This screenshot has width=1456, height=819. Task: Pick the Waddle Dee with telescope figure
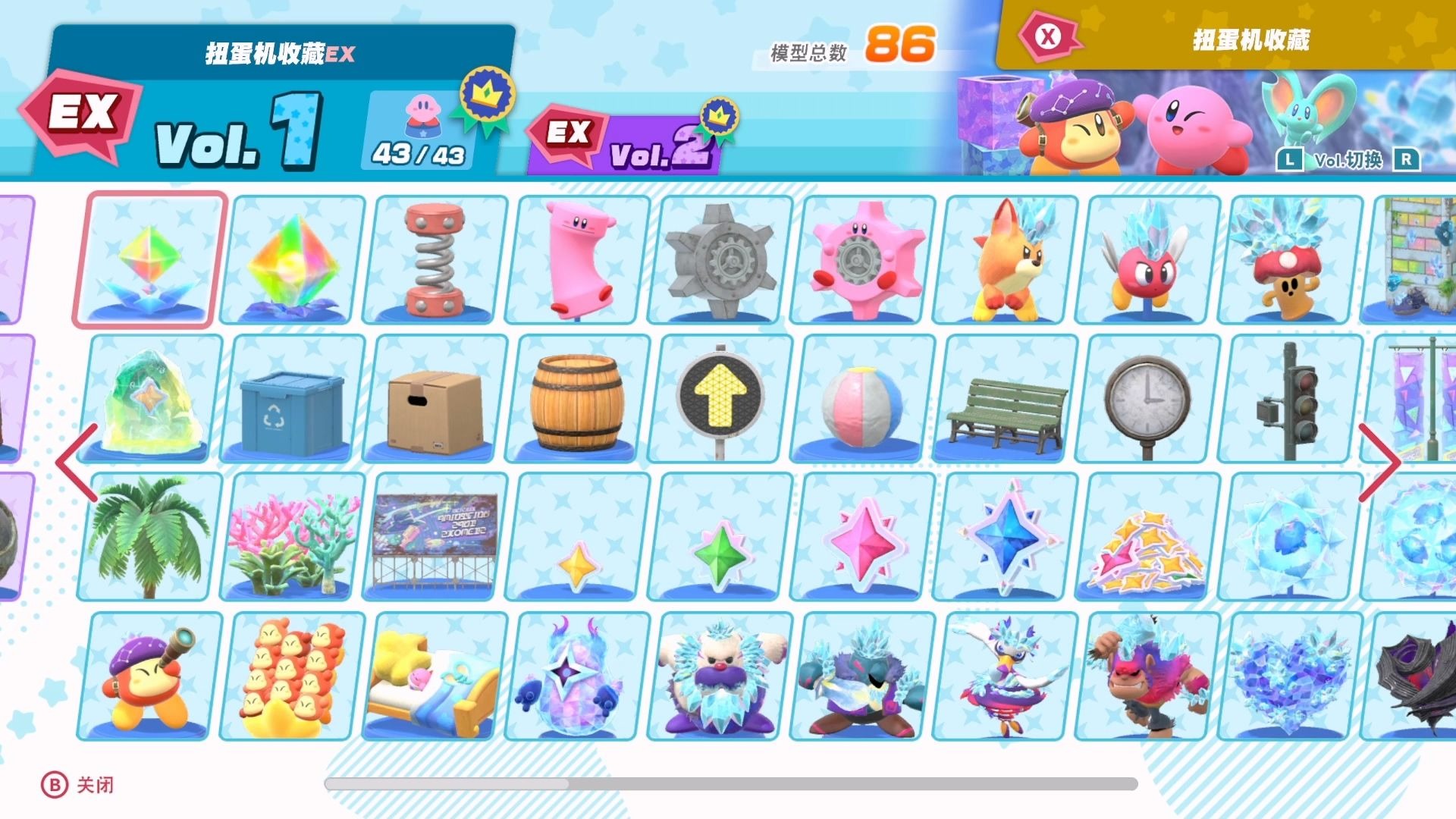(x=149, y=676)
